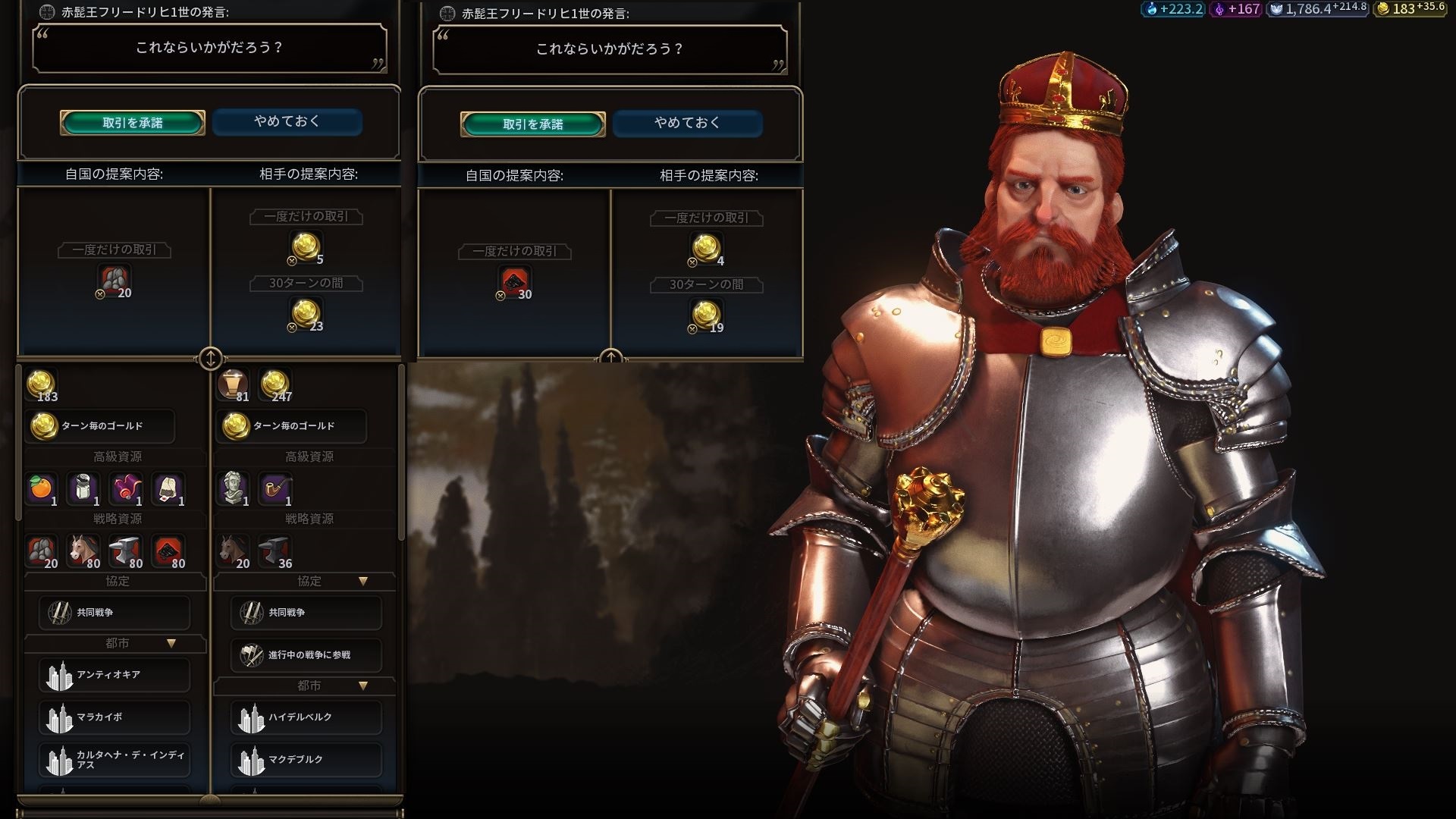Select the 80 horses strategic resource

coord(83,551)
